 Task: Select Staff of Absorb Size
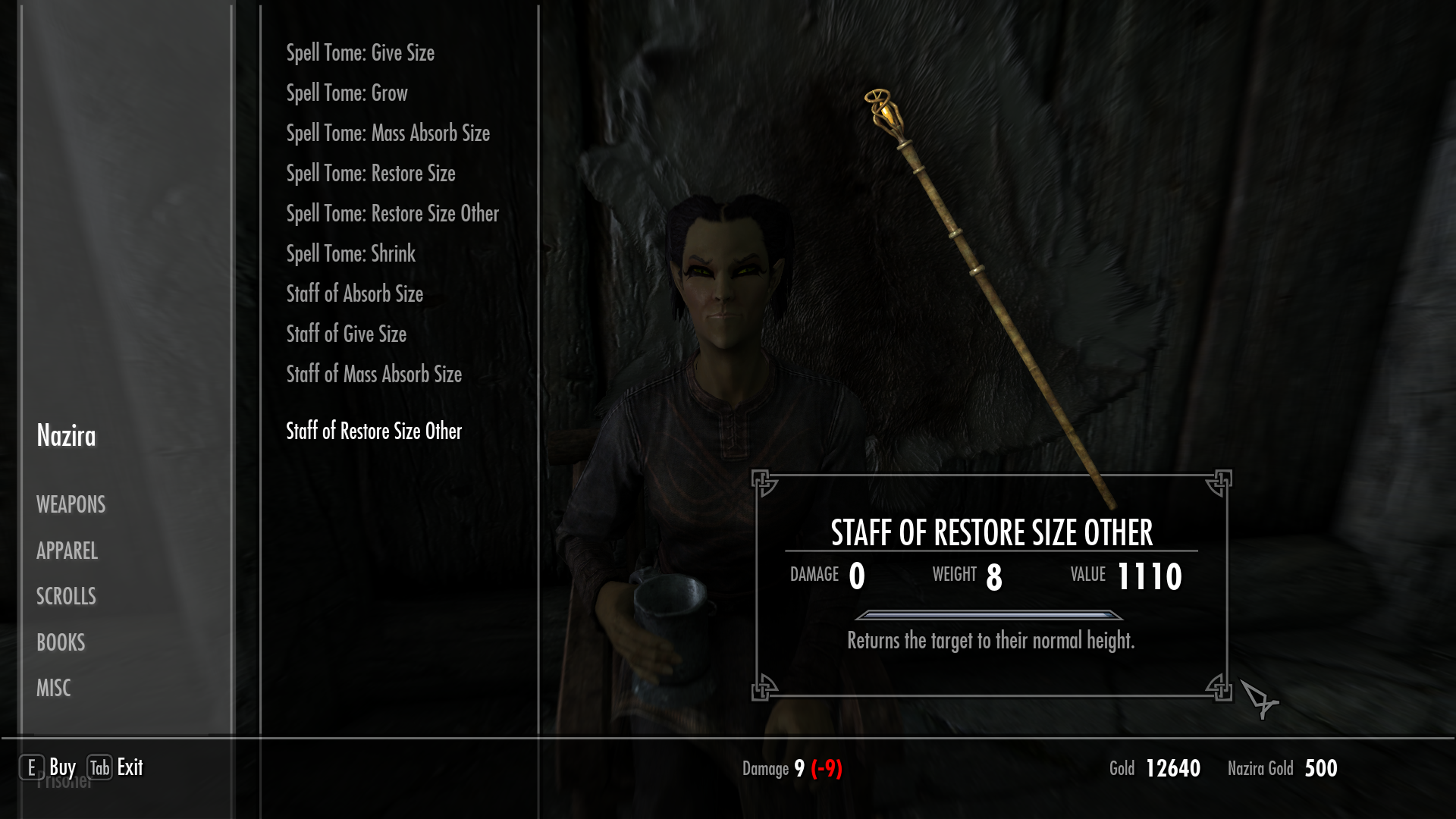(354, 294)
